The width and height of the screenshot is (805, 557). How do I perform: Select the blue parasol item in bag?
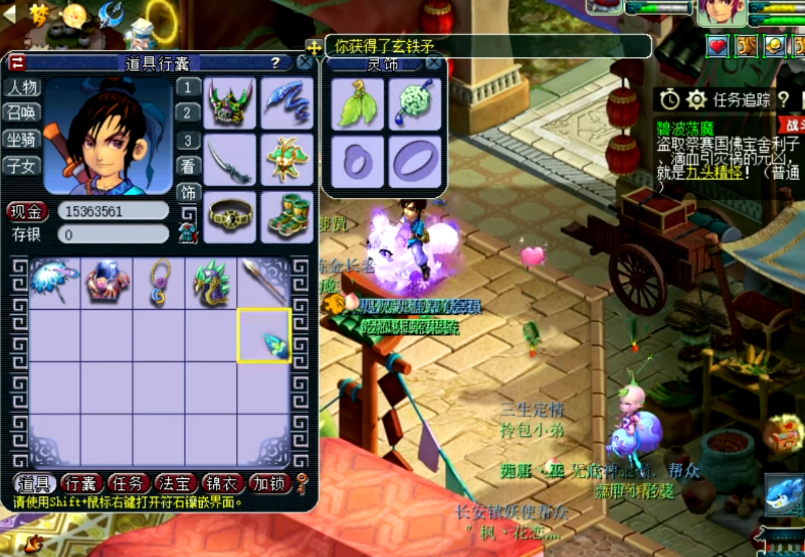[x=54, y=283]
